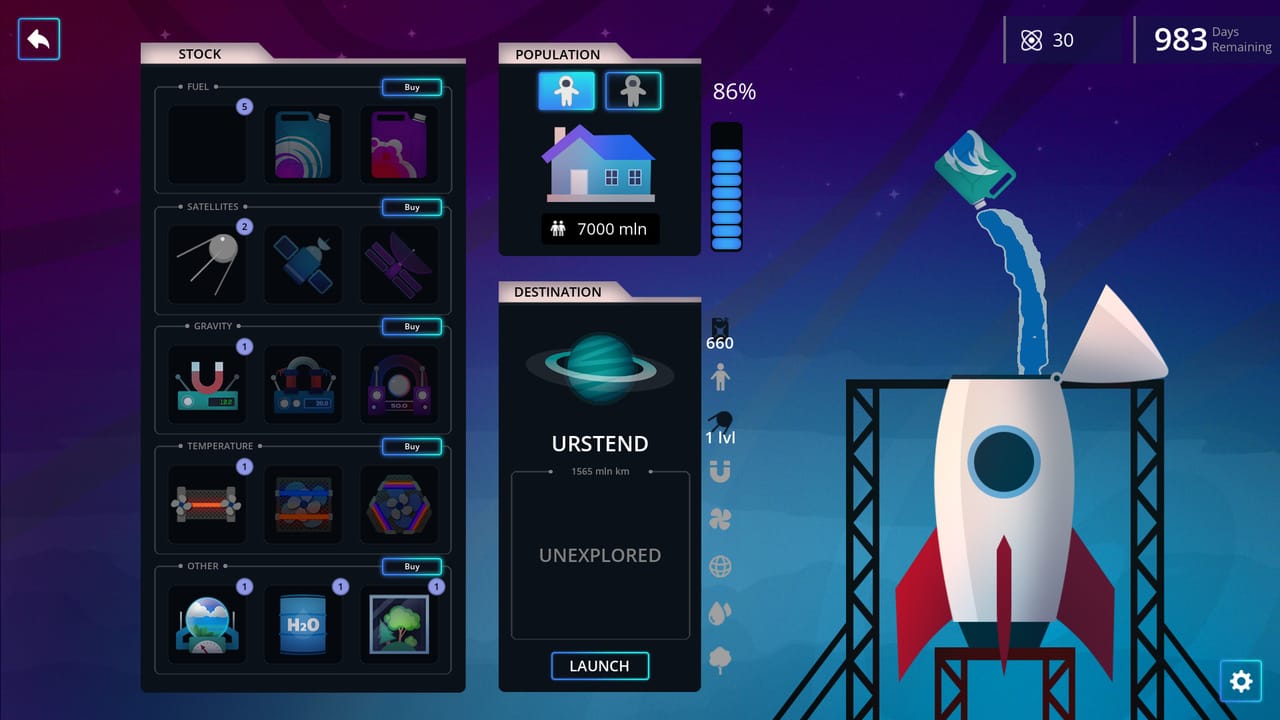This screenshot has width=1280, height=720.
Task: Click the fan icon near the rocket
Action: [722, 519]
